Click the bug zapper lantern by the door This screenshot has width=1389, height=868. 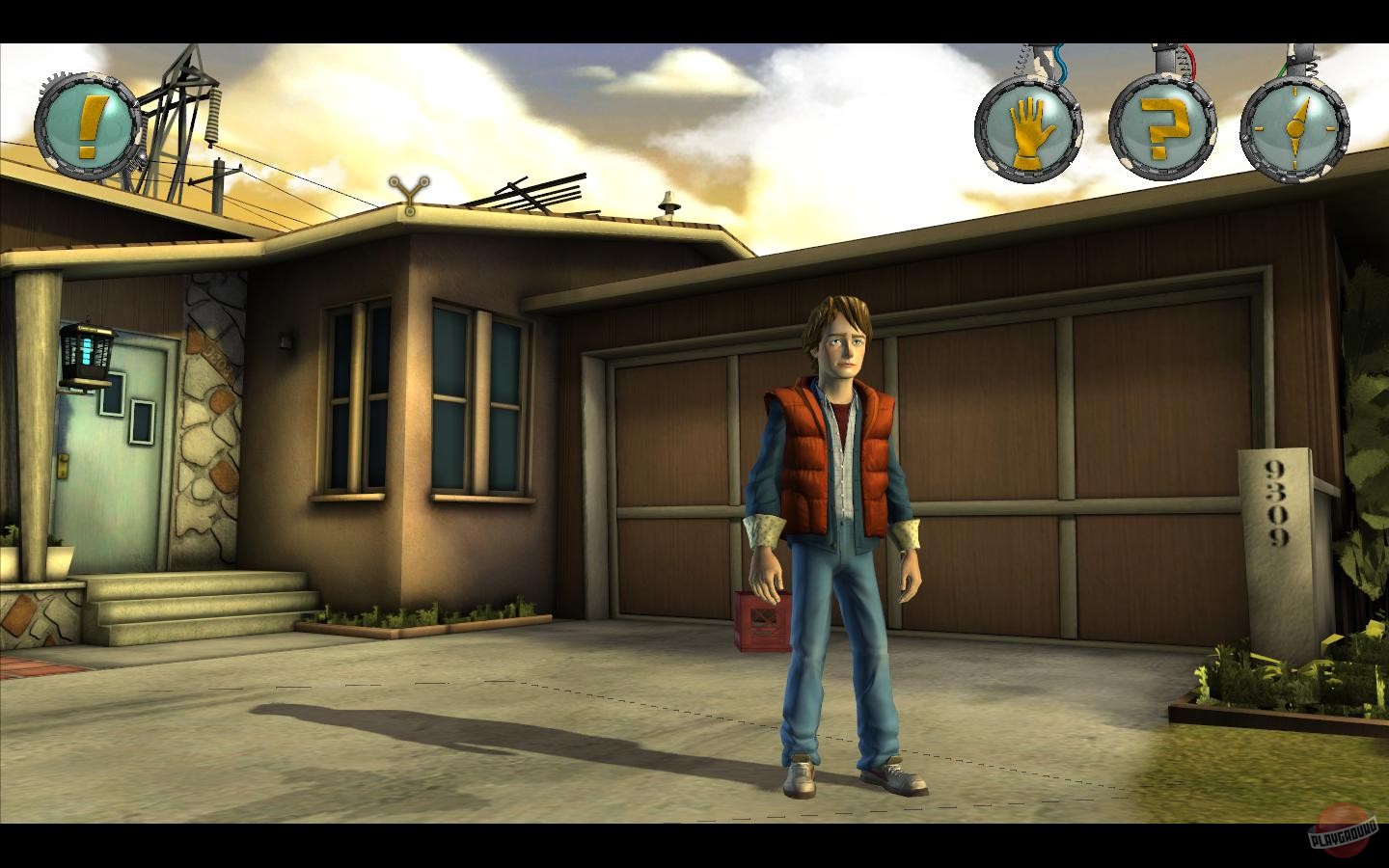coord(89,355)
